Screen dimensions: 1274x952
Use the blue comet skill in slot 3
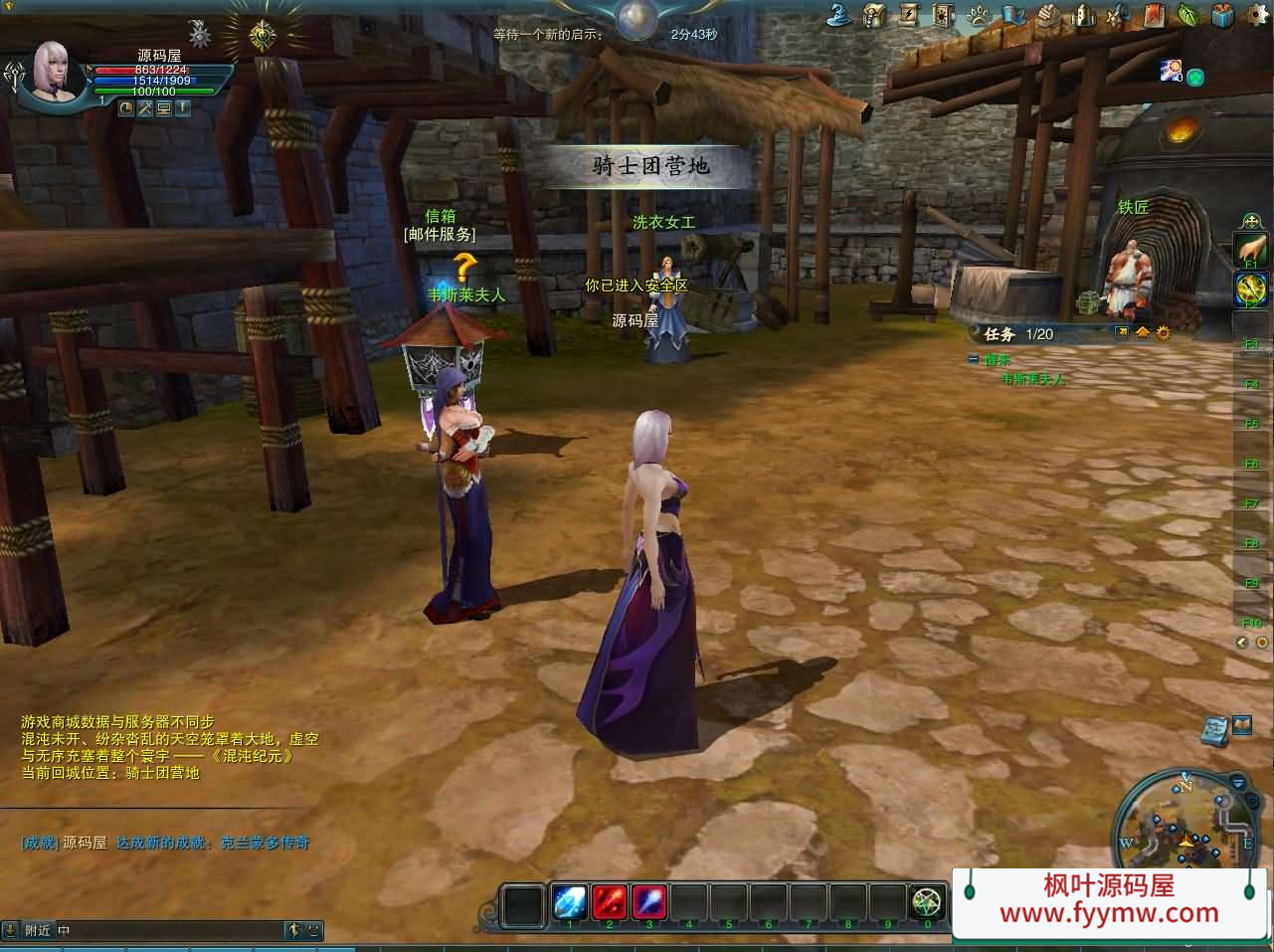pos(648,902)
